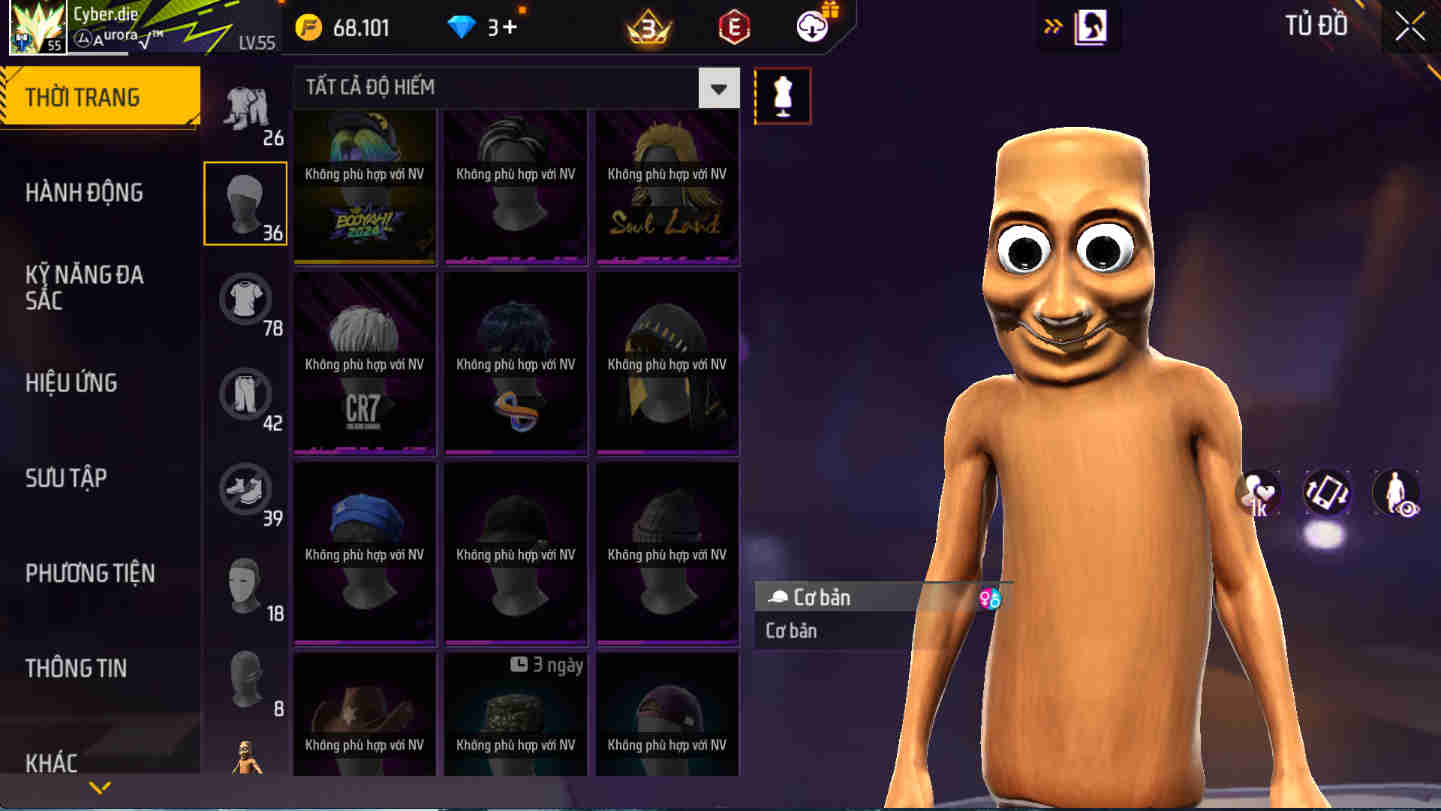1441x811 pixels.
Task: Open the shirts category showing 78 items
Action: click(x=245, y=299)
